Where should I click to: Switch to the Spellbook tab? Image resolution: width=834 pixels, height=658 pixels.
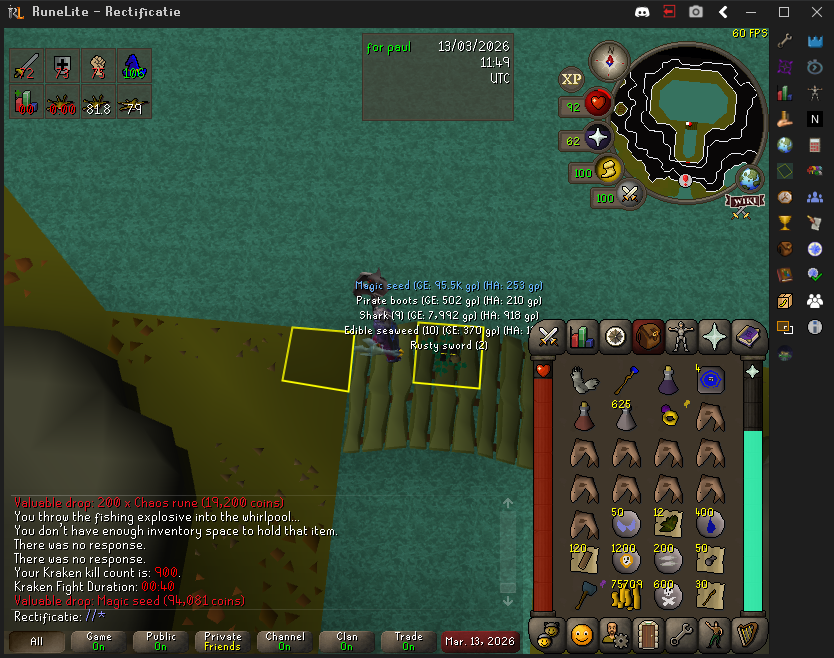coord(750,336)
